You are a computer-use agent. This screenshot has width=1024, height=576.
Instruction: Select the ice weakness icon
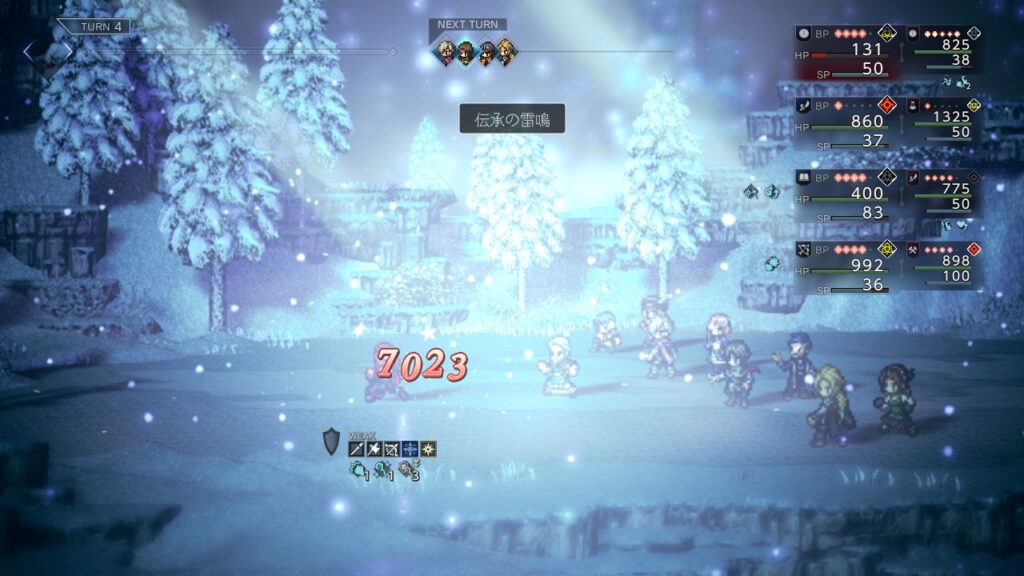click(410, 449)
